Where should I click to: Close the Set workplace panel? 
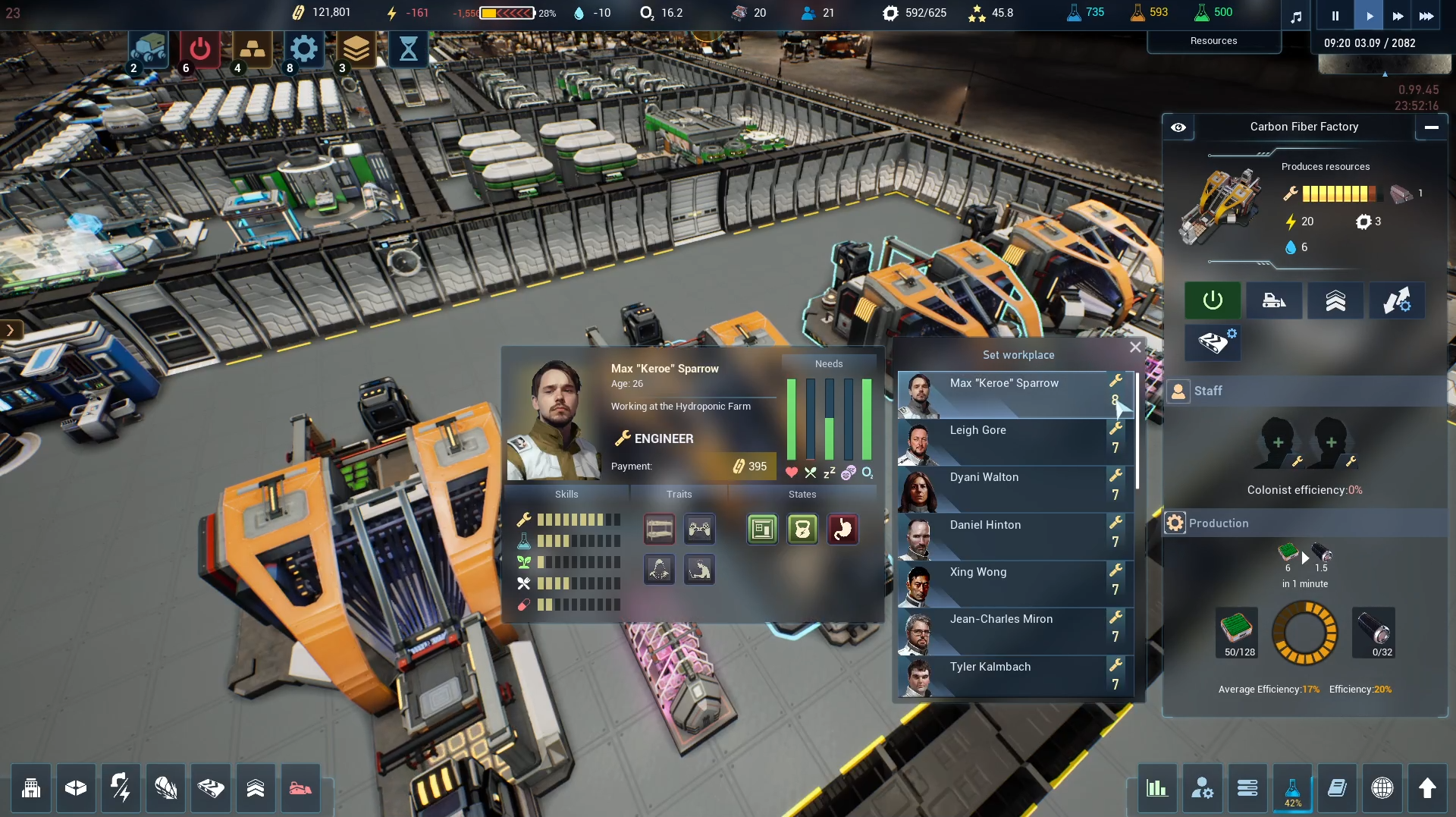point(1134,347)
